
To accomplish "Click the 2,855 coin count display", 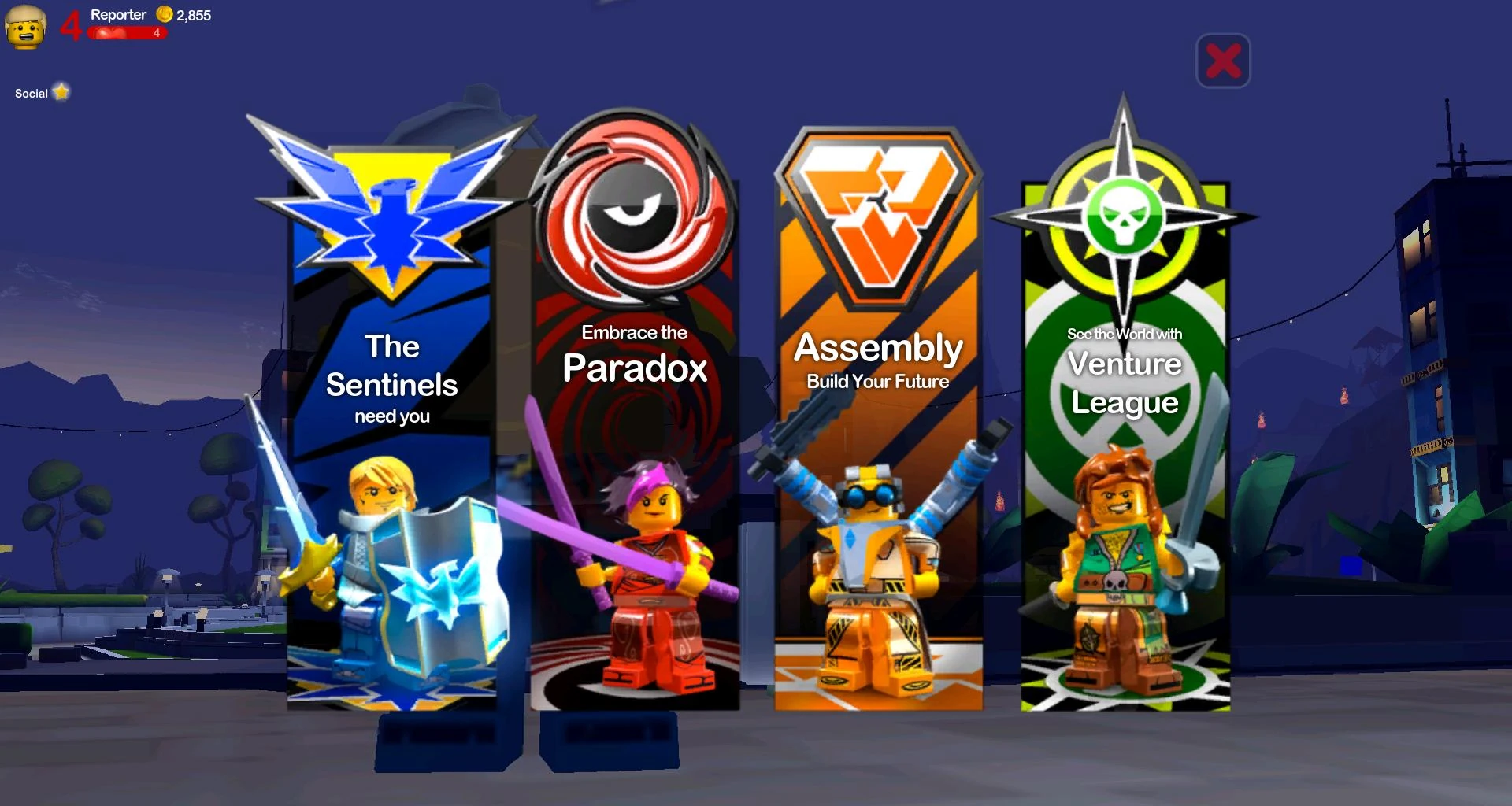I will 193,13.
